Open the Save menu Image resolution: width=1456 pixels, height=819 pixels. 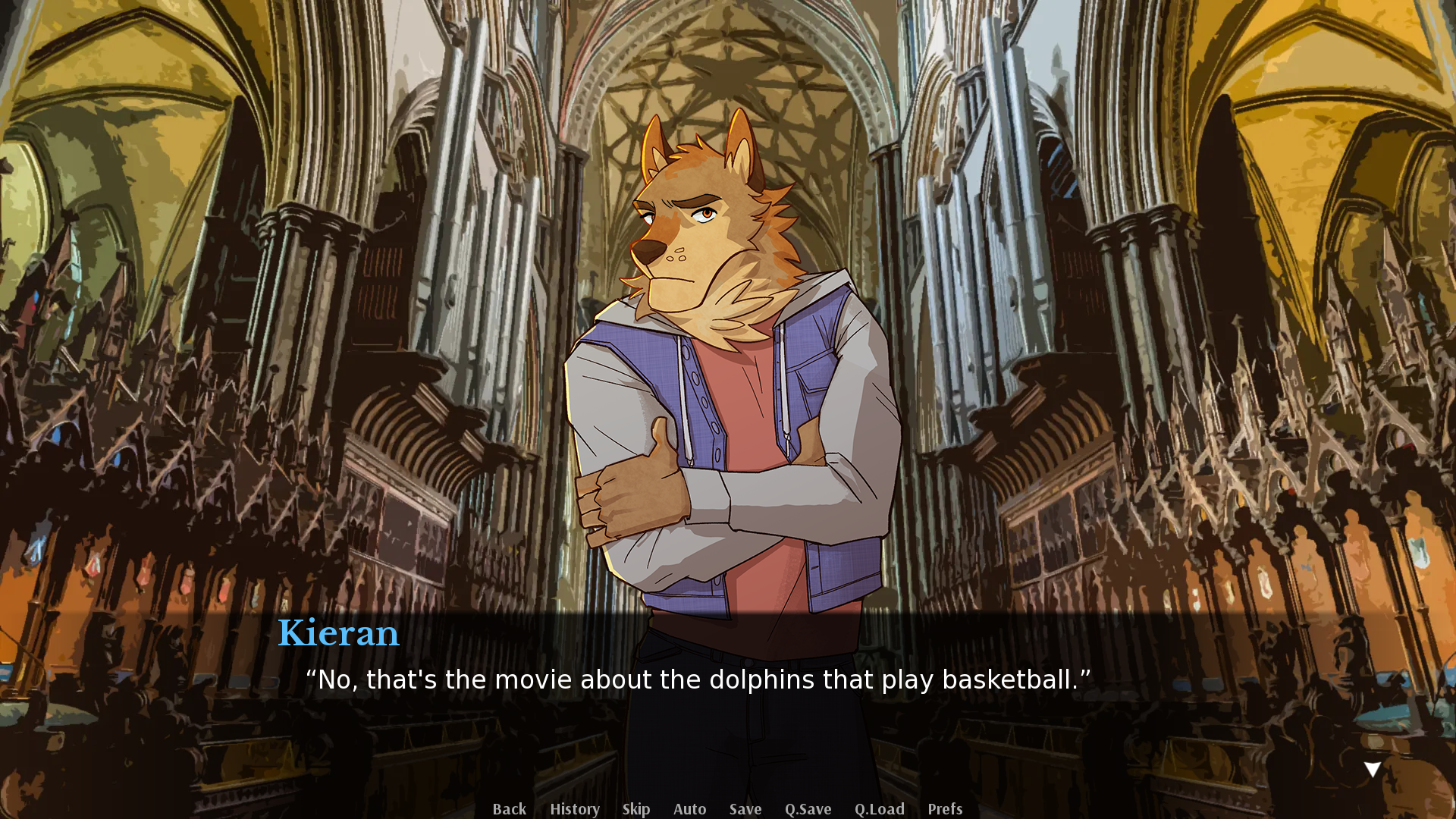[x=745, y=809]
